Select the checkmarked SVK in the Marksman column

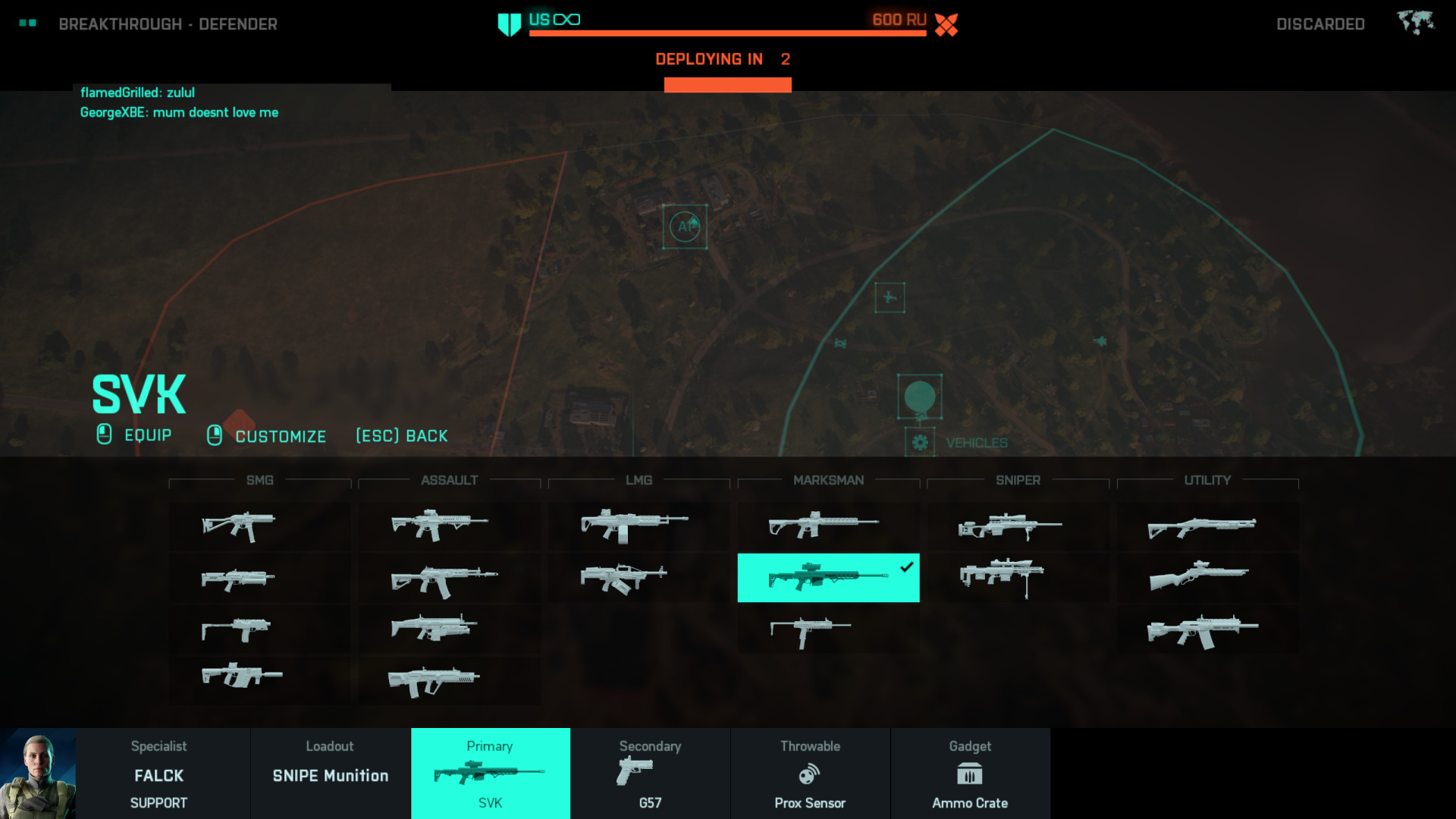pyautogui.click(x=828, y=577)
